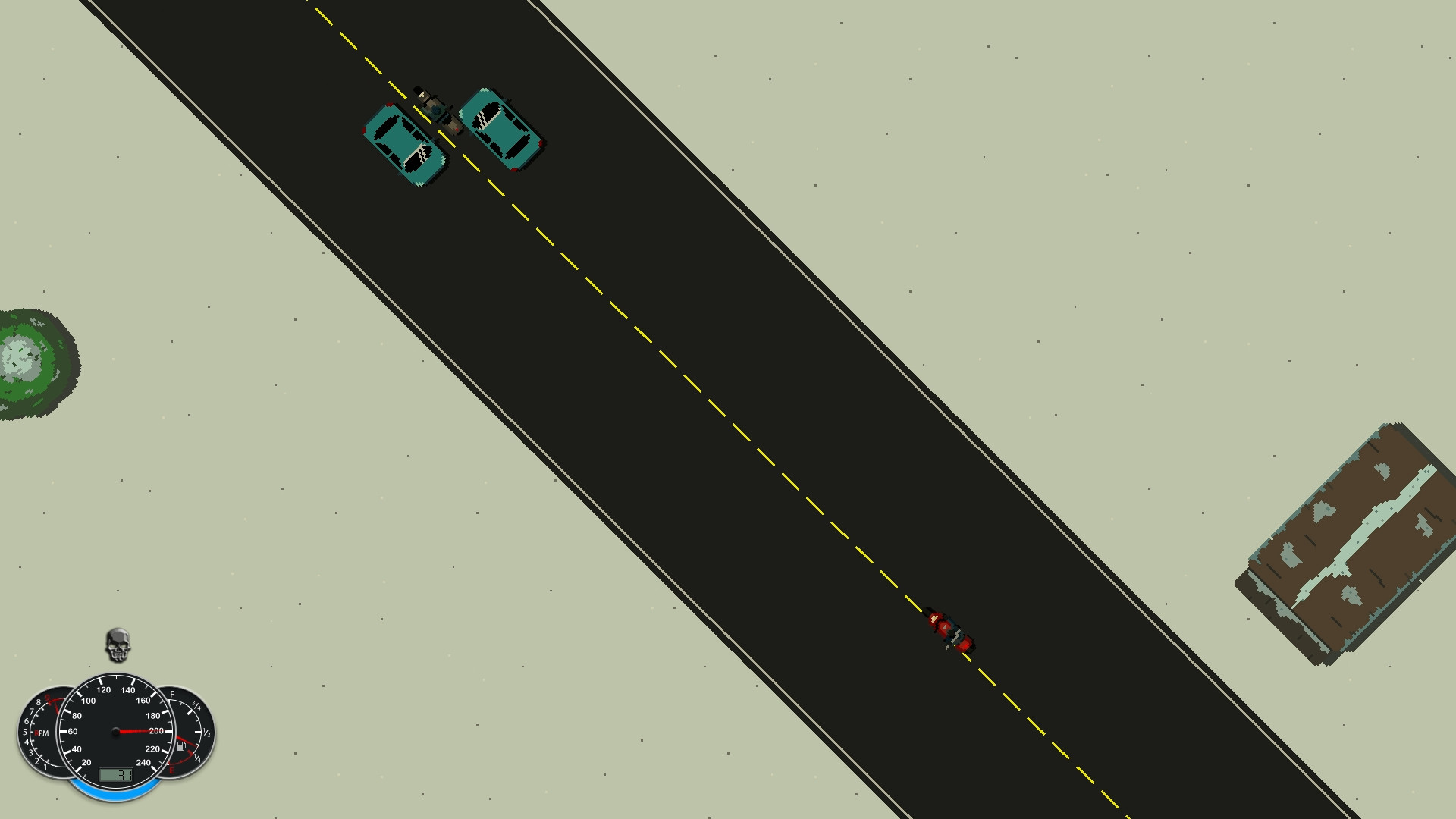1456x819 pixels.
Task: Select the red letter E on fuel gauge
Action: [x=172, y=770]
